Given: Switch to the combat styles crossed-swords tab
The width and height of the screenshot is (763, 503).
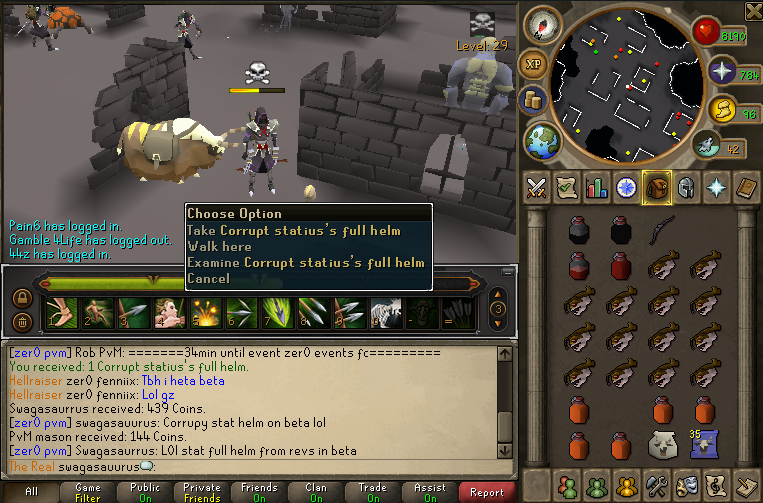Looking at the screenshot, I should click(537, 187).
